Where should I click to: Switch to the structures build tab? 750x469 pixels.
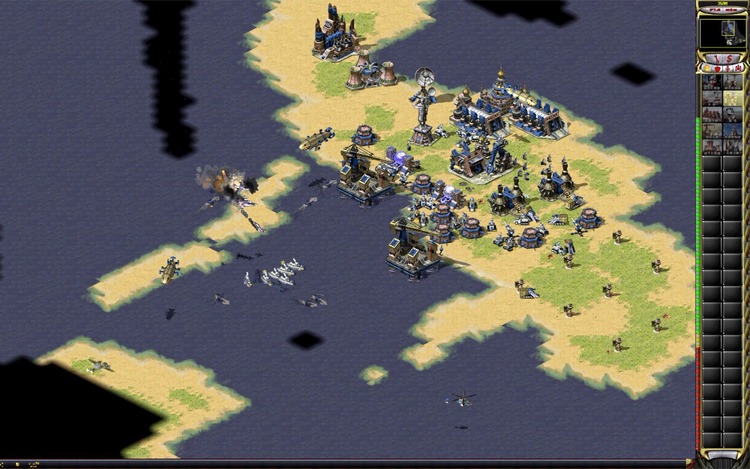click(707, 68)
